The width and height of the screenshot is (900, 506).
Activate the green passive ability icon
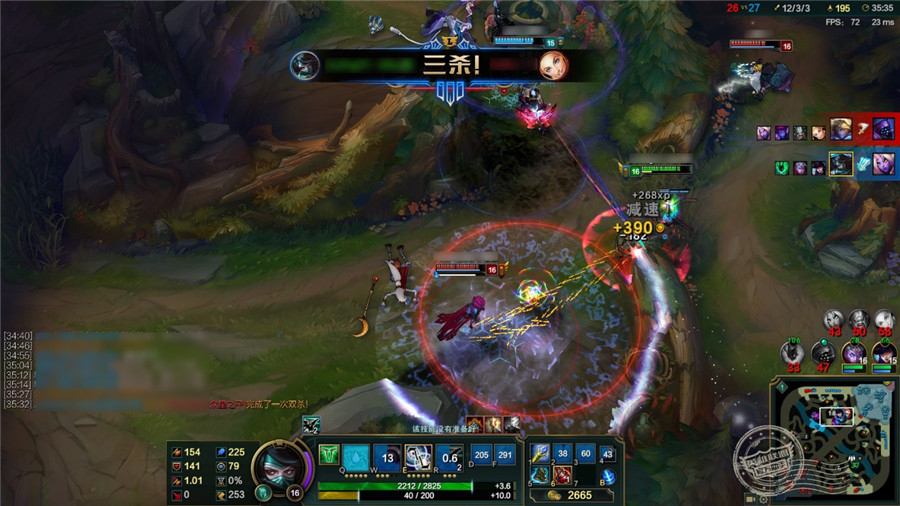click(329, 456)
